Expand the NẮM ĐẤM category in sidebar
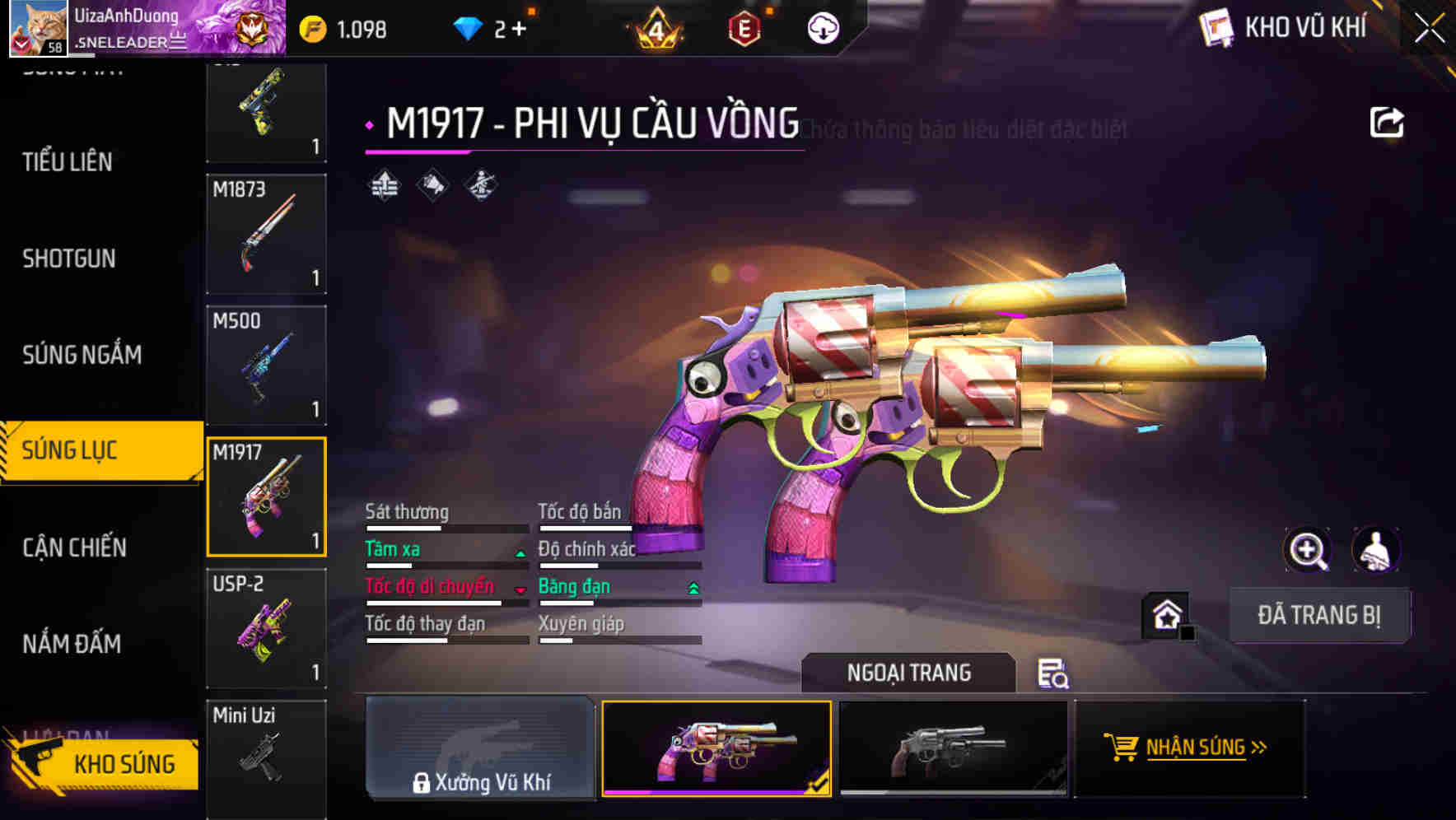The height and width of the screenshot is (820, 1456). point(70,644)
